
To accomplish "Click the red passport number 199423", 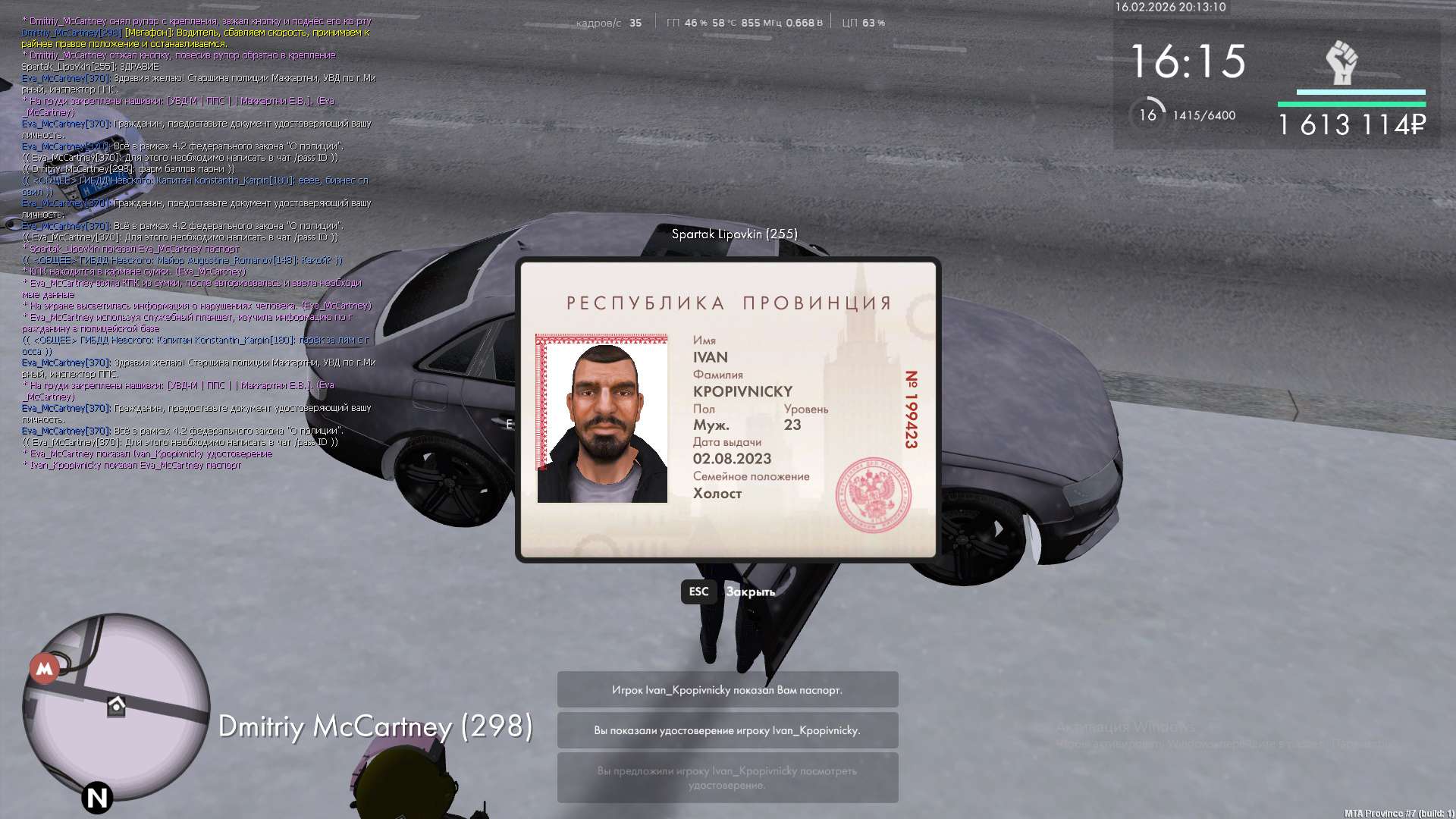I will coord(912,409).
